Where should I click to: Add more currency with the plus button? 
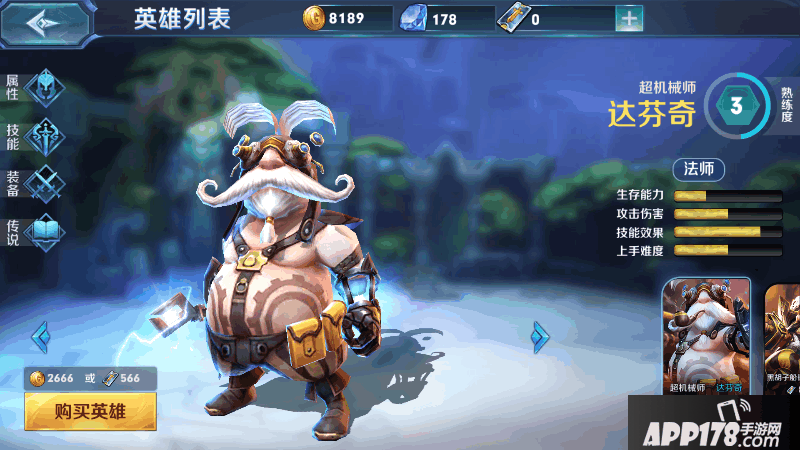point(629,18)
